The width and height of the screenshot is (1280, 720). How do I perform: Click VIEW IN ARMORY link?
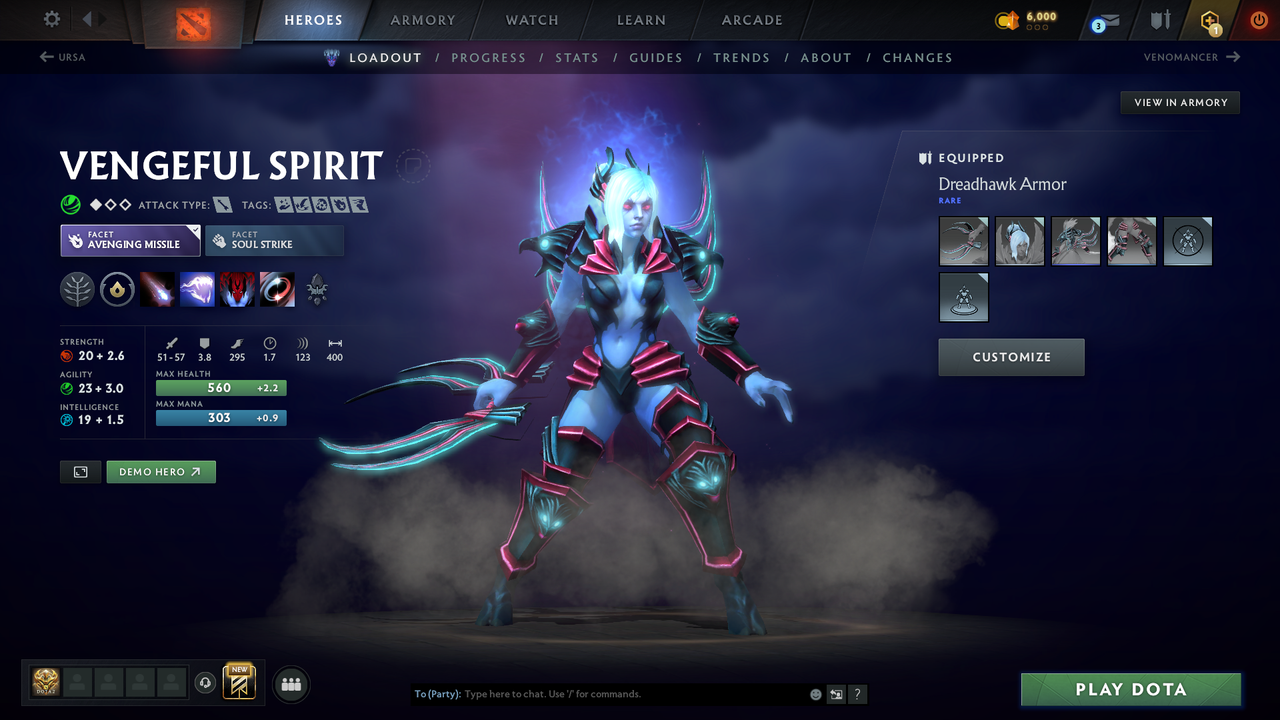(1179, 102)
